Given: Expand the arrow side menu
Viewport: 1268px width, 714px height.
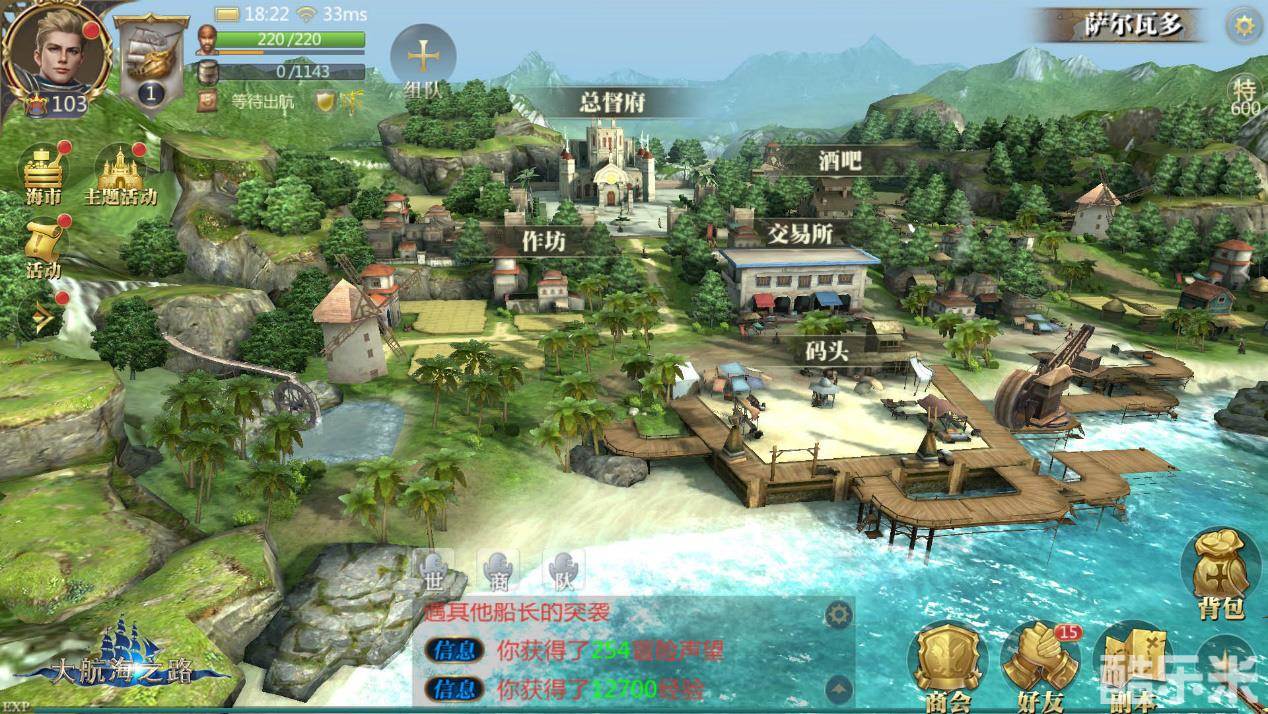Looking at the screenshot, I should (x=42, y=319).
